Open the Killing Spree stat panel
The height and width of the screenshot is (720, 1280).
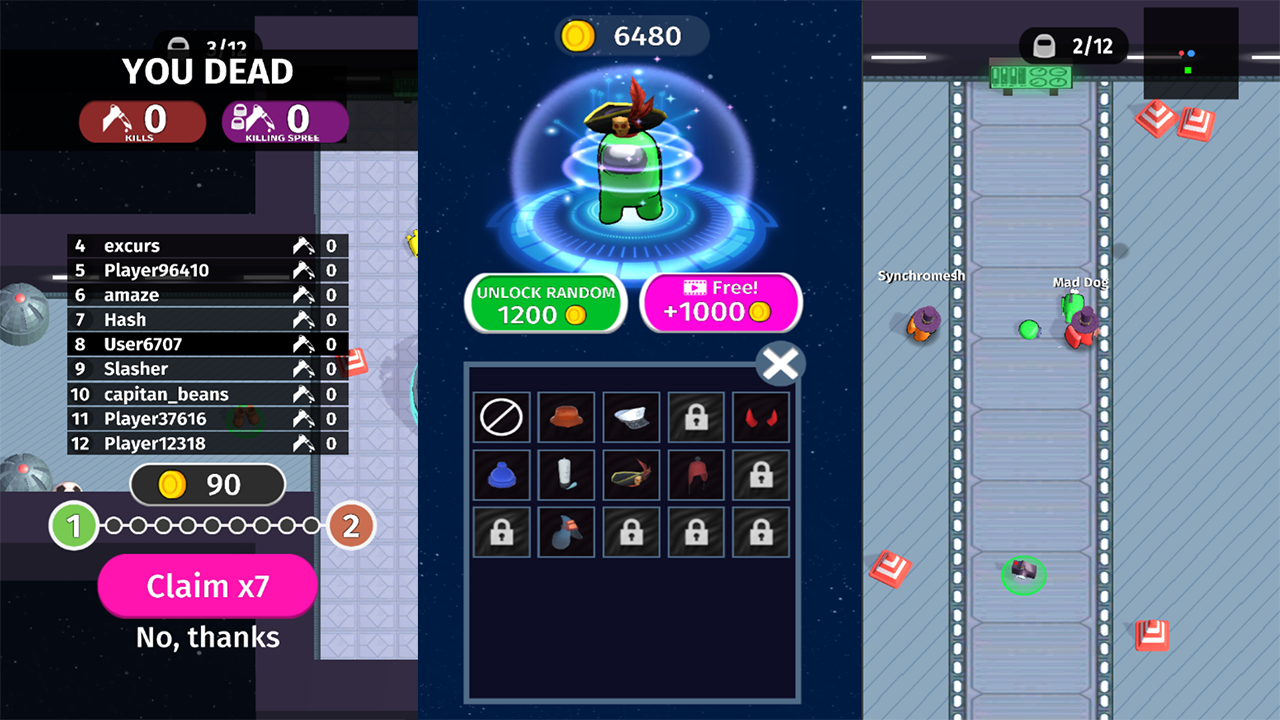point(284,121)
